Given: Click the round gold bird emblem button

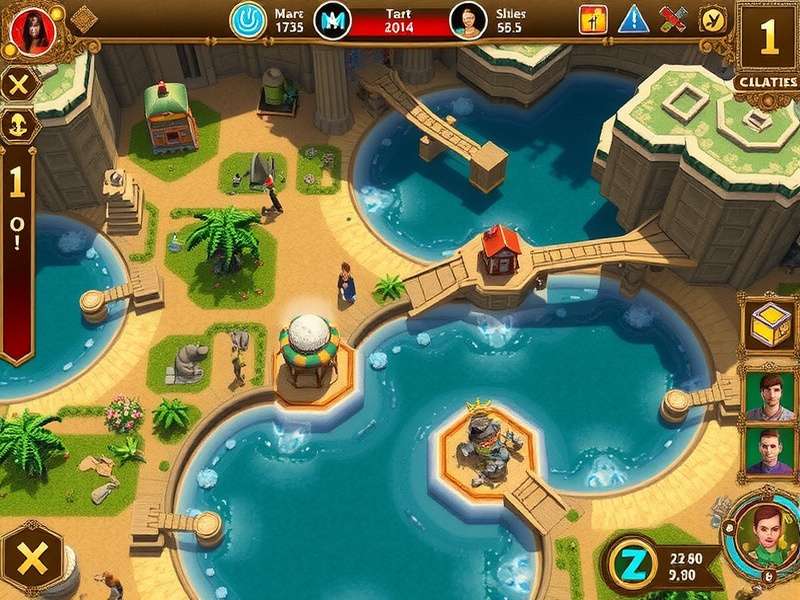Looking at the screenshot, I should tap(713, 19).
